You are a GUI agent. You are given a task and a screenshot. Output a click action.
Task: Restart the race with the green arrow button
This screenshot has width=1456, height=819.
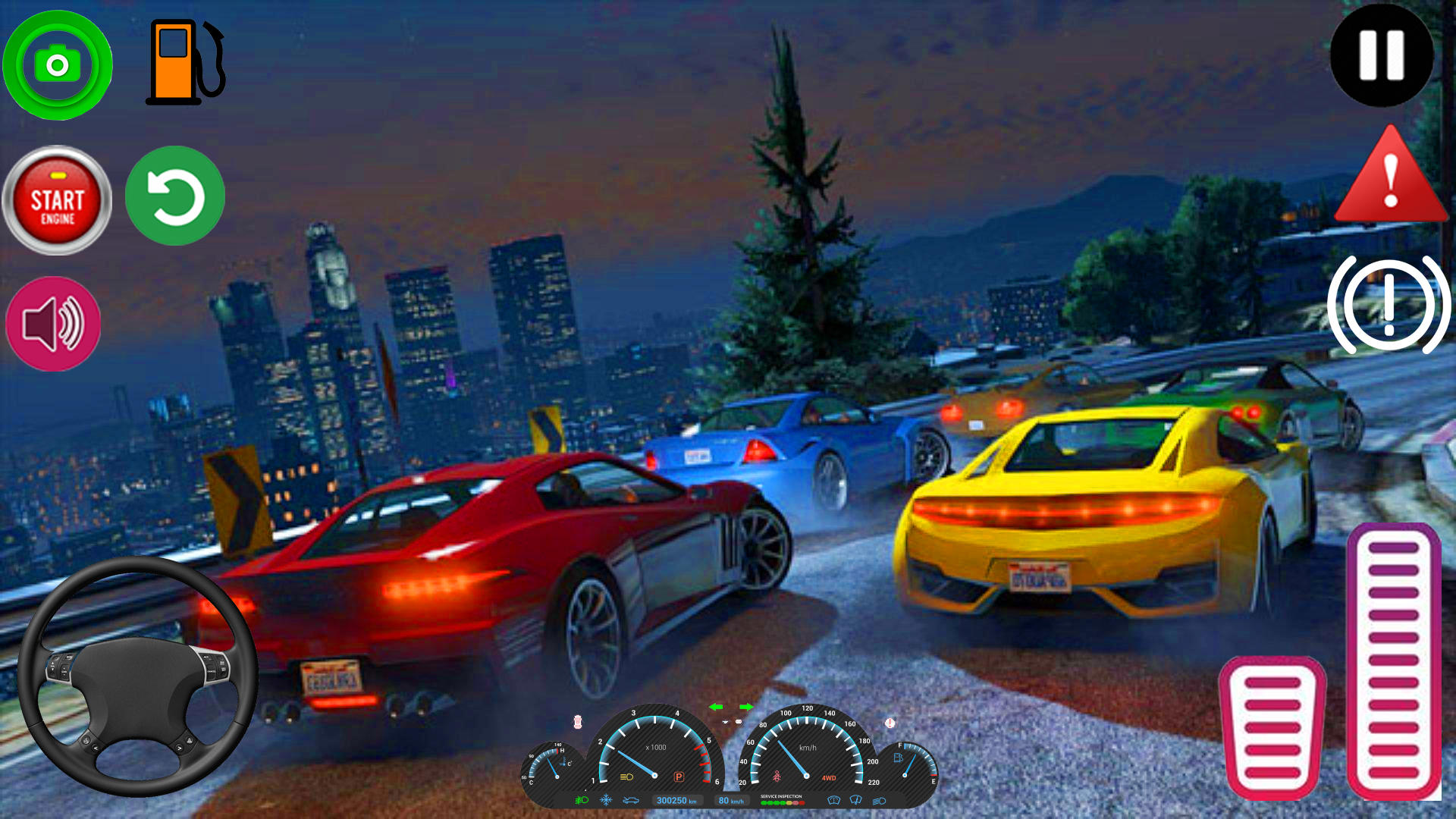click(x=175, y=195)
